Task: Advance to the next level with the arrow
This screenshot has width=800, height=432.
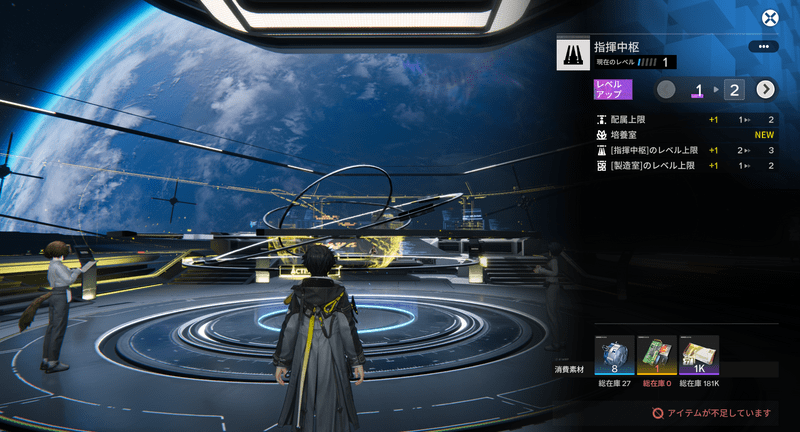Action: pos(766,90)
